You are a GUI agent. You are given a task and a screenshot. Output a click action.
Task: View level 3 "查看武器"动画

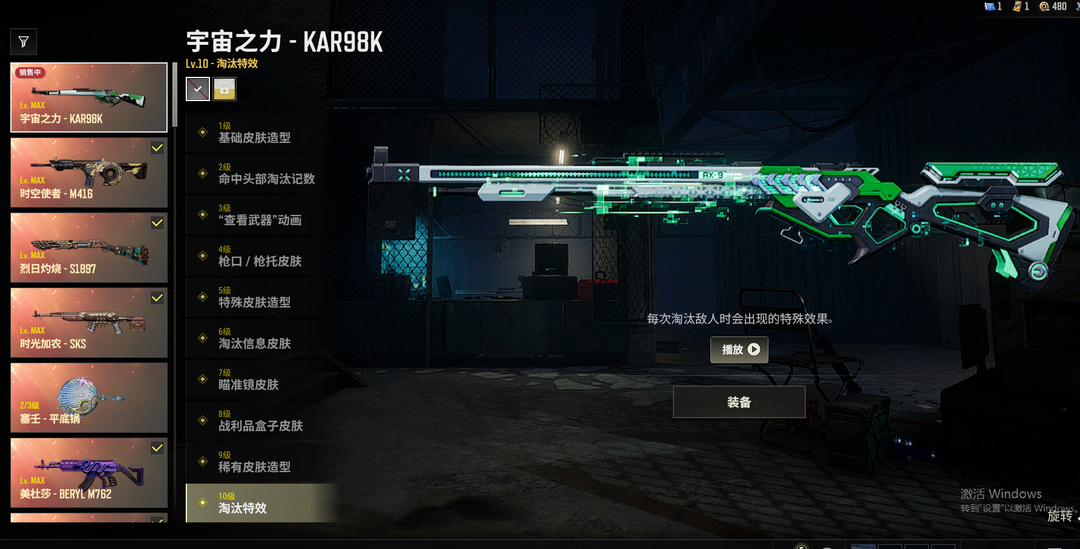point(259,215)
